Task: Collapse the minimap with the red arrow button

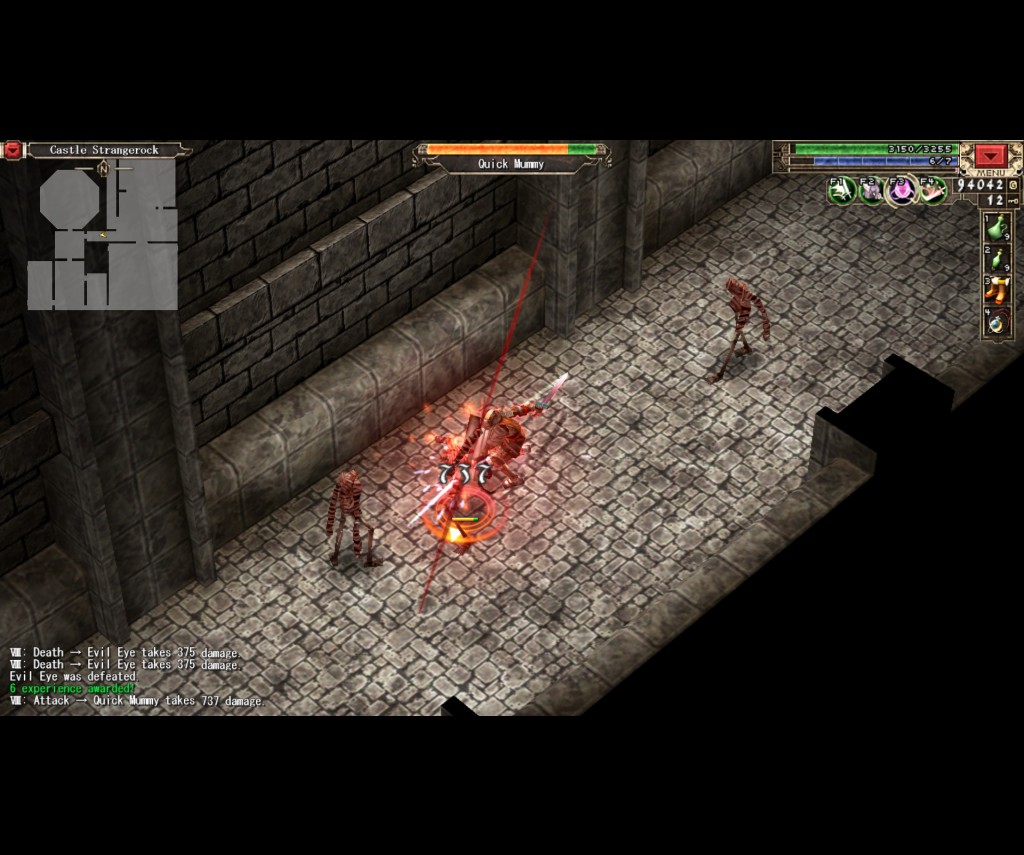Action: point(12,150)
